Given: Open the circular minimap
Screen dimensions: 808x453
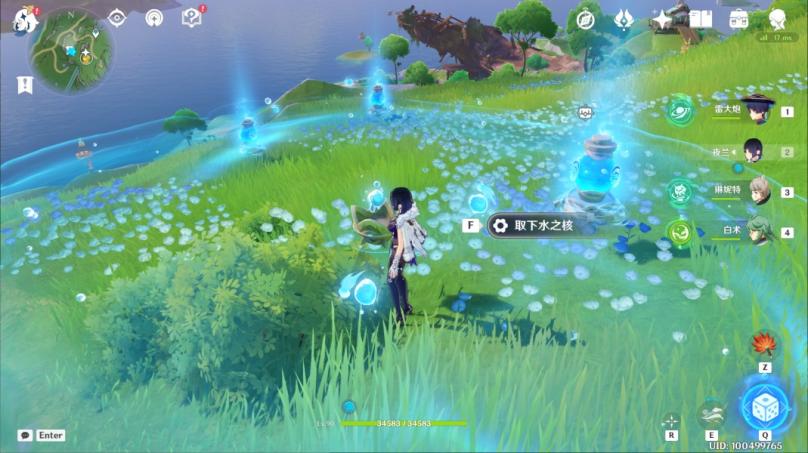Looking at the screenshot, I should 71,50.
